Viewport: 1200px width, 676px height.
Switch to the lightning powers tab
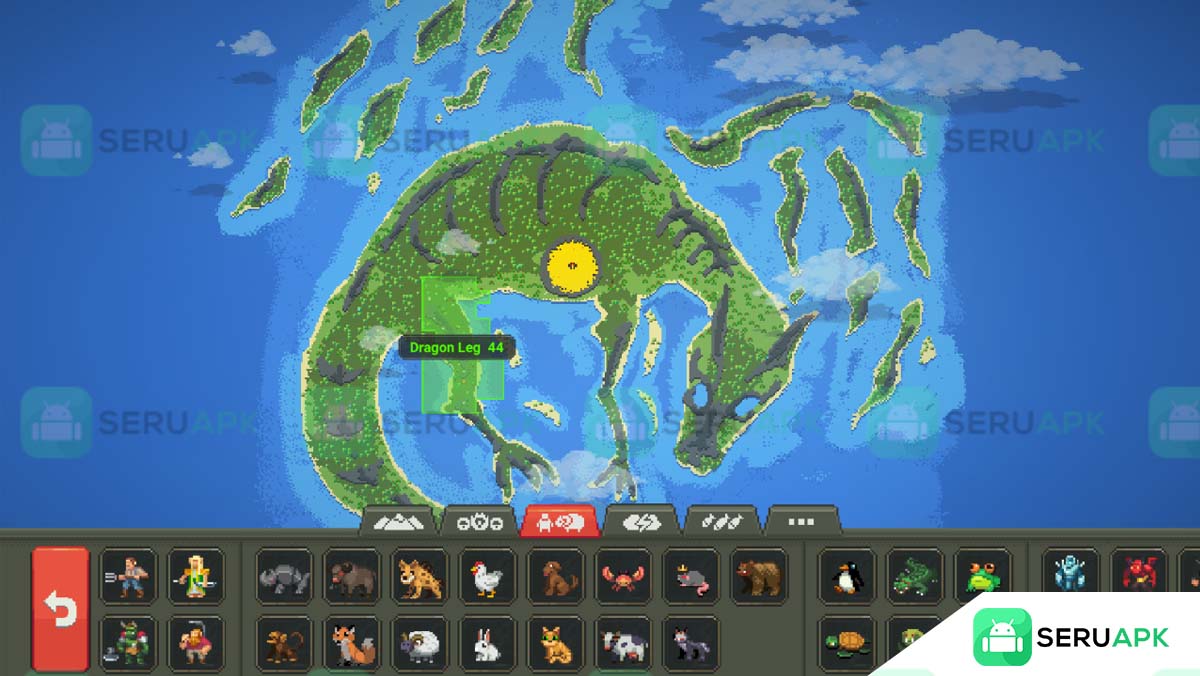click(641, 521)
